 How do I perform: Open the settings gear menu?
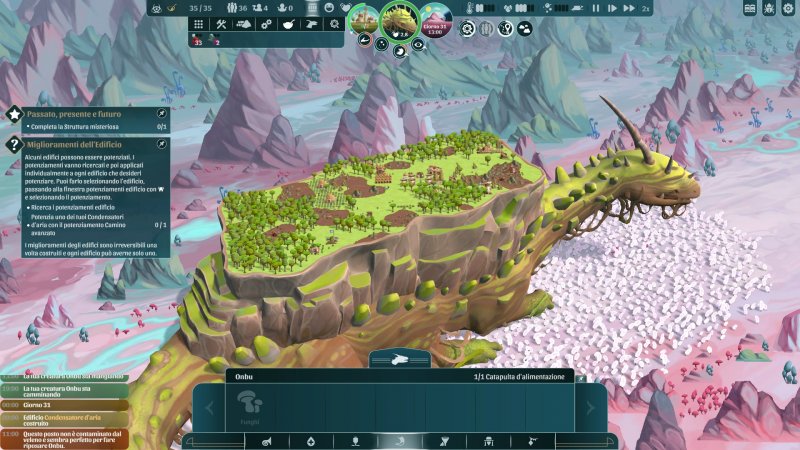coord(787,8)
